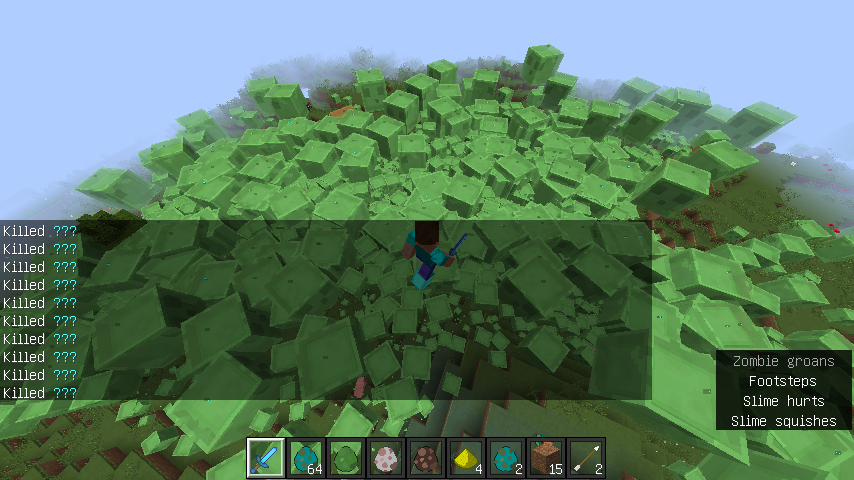Image resolution: width=854 pixels, height=480 pixels.
Task: Pick the arrow slot in the hotbar
Action: tap(586, 458)
